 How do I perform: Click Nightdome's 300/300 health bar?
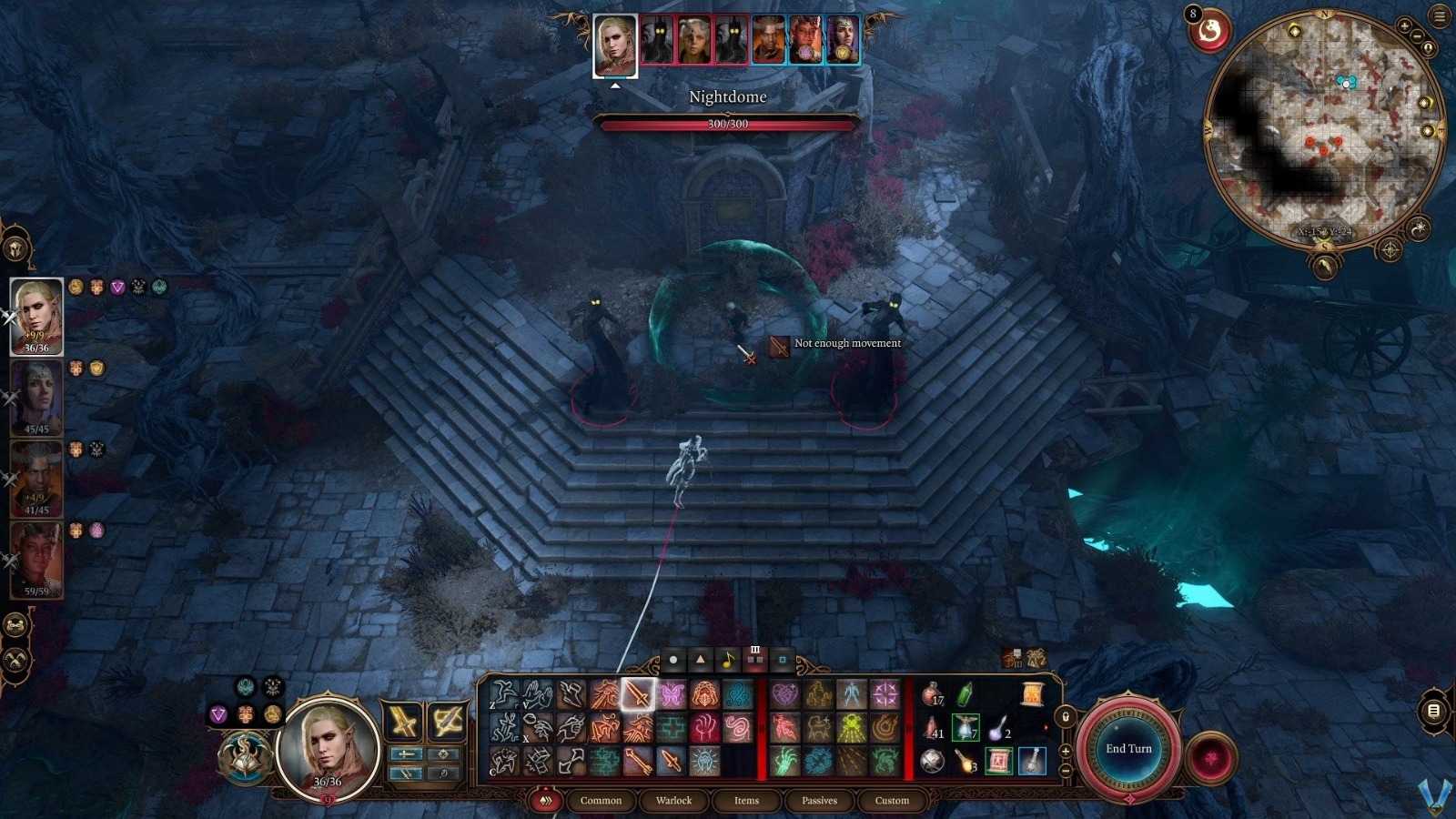(728, 126)
